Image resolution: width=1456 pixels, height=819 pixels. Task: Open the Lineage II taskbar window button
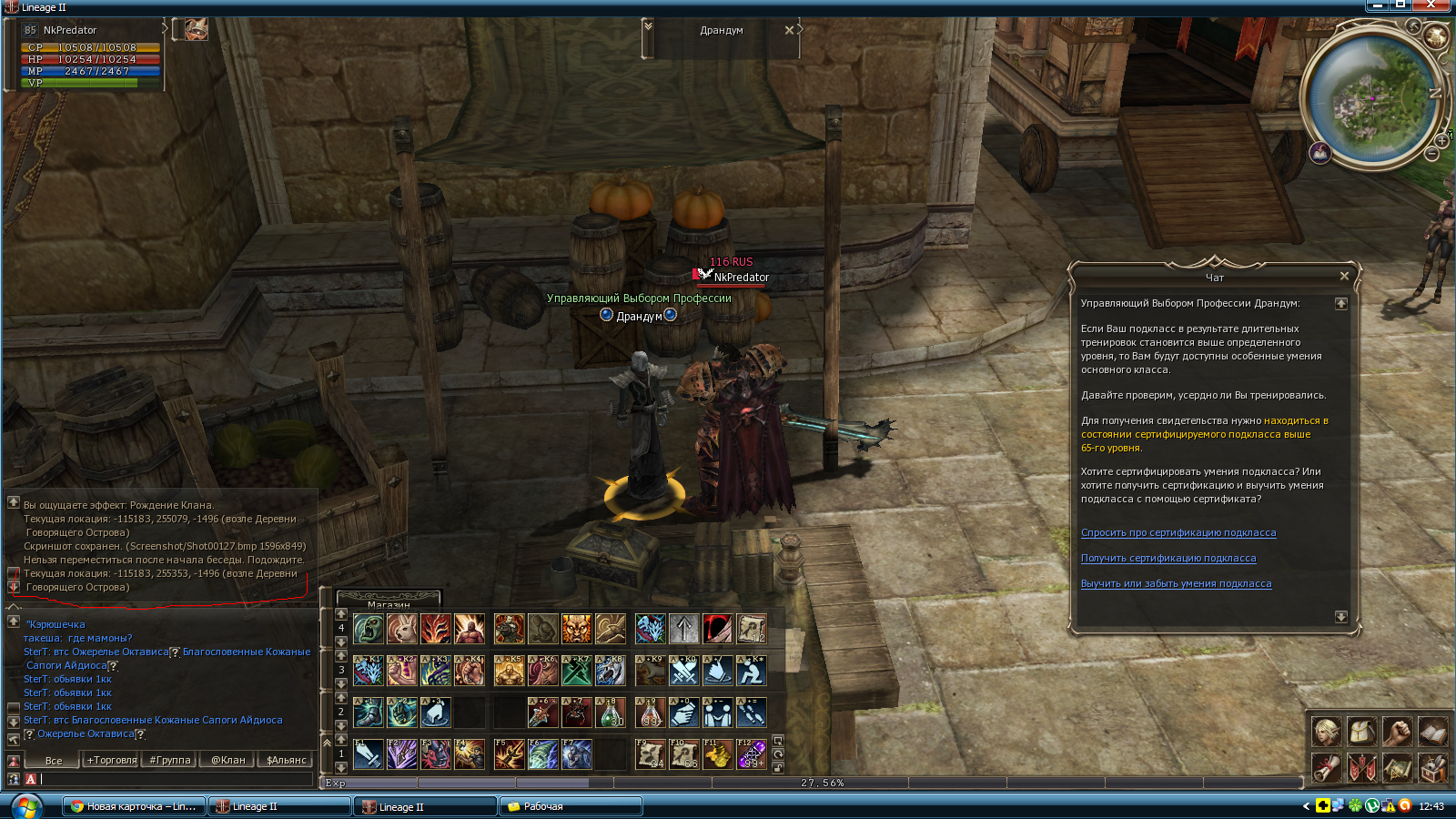[x=279, y=806]
